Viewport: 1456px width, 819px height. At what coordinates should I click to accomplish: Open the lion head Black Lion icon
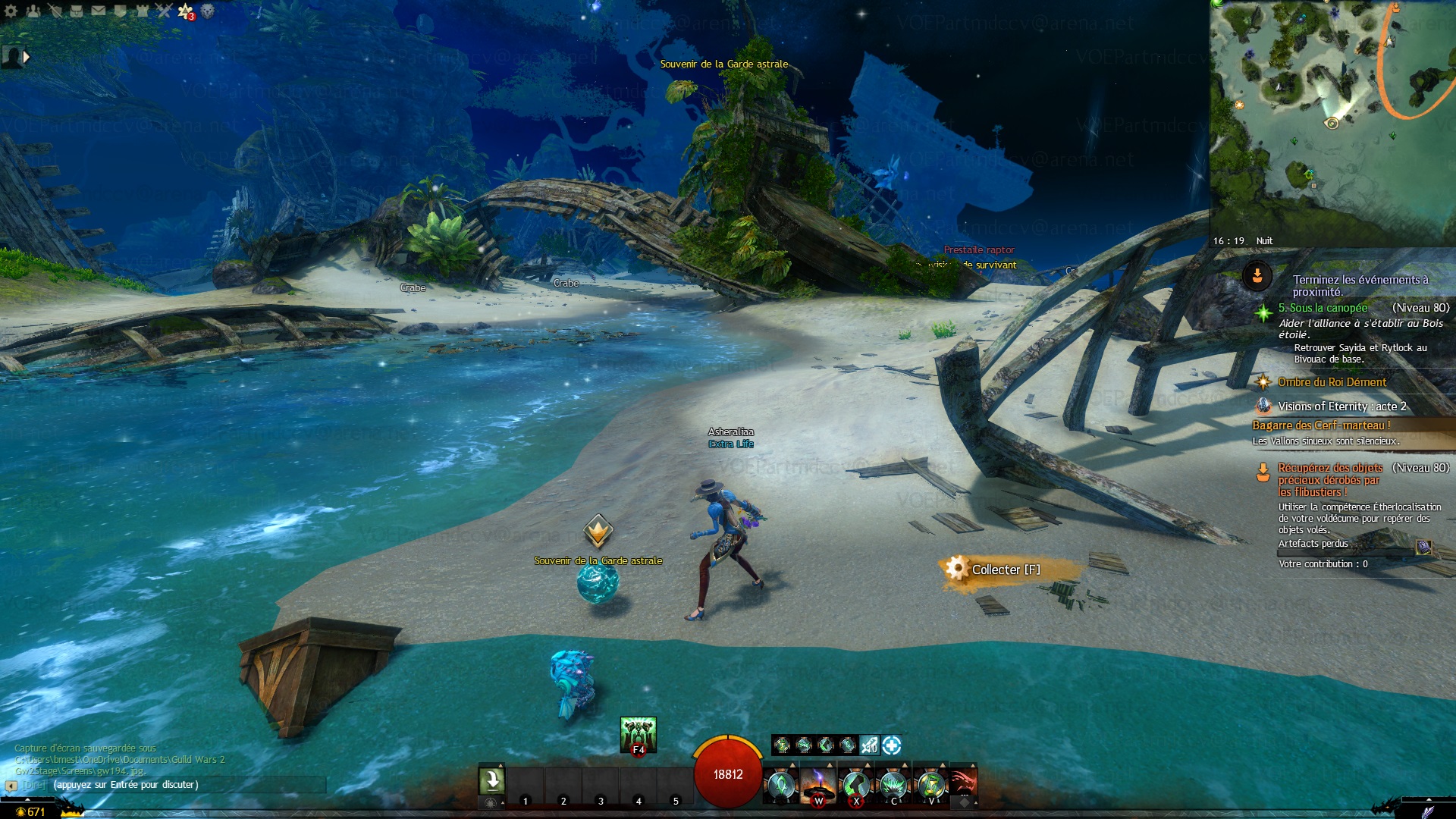207,11
